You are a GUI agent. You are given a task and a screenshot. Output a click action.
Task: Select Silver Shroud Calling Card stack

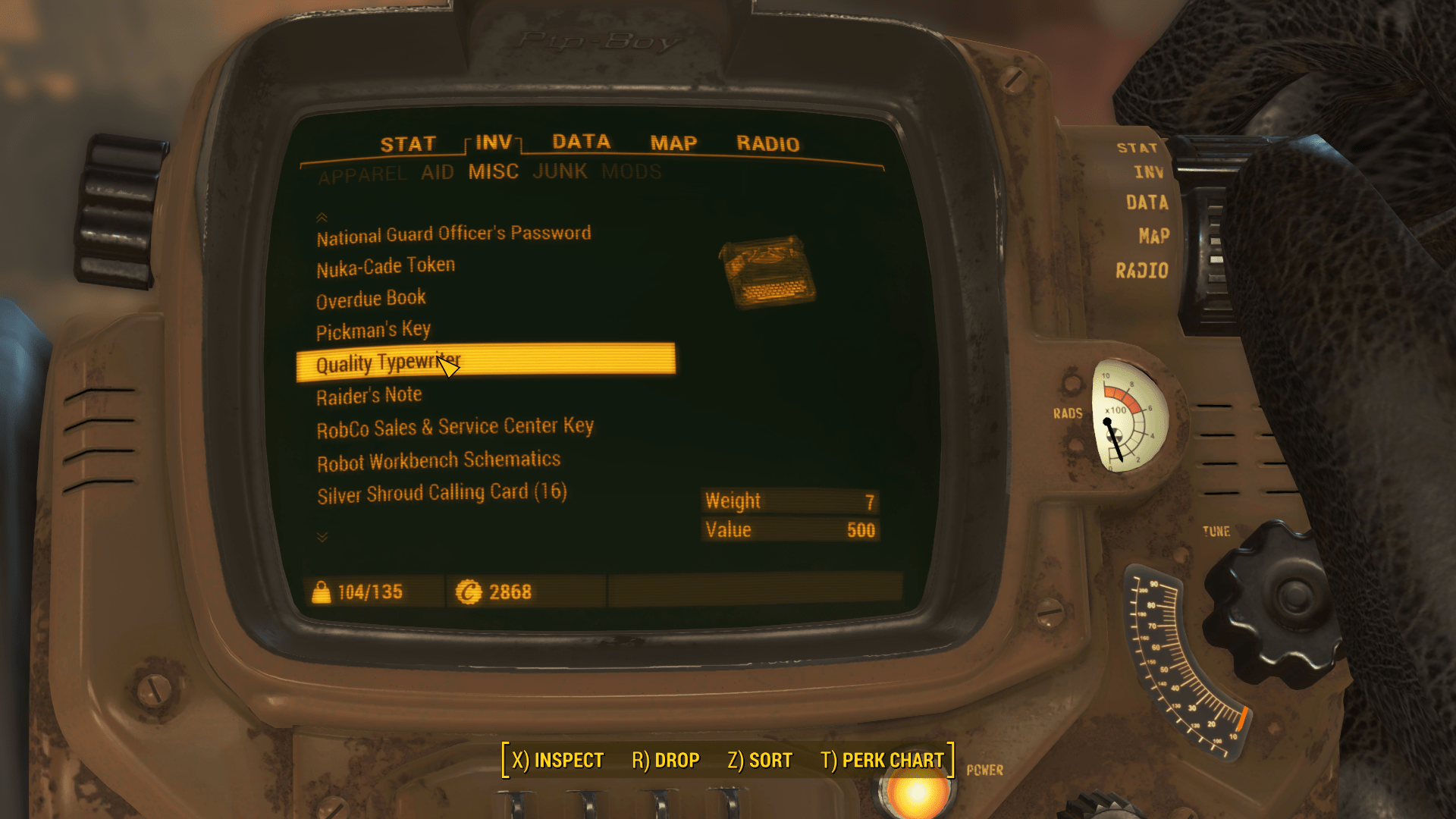pos(441,494)
